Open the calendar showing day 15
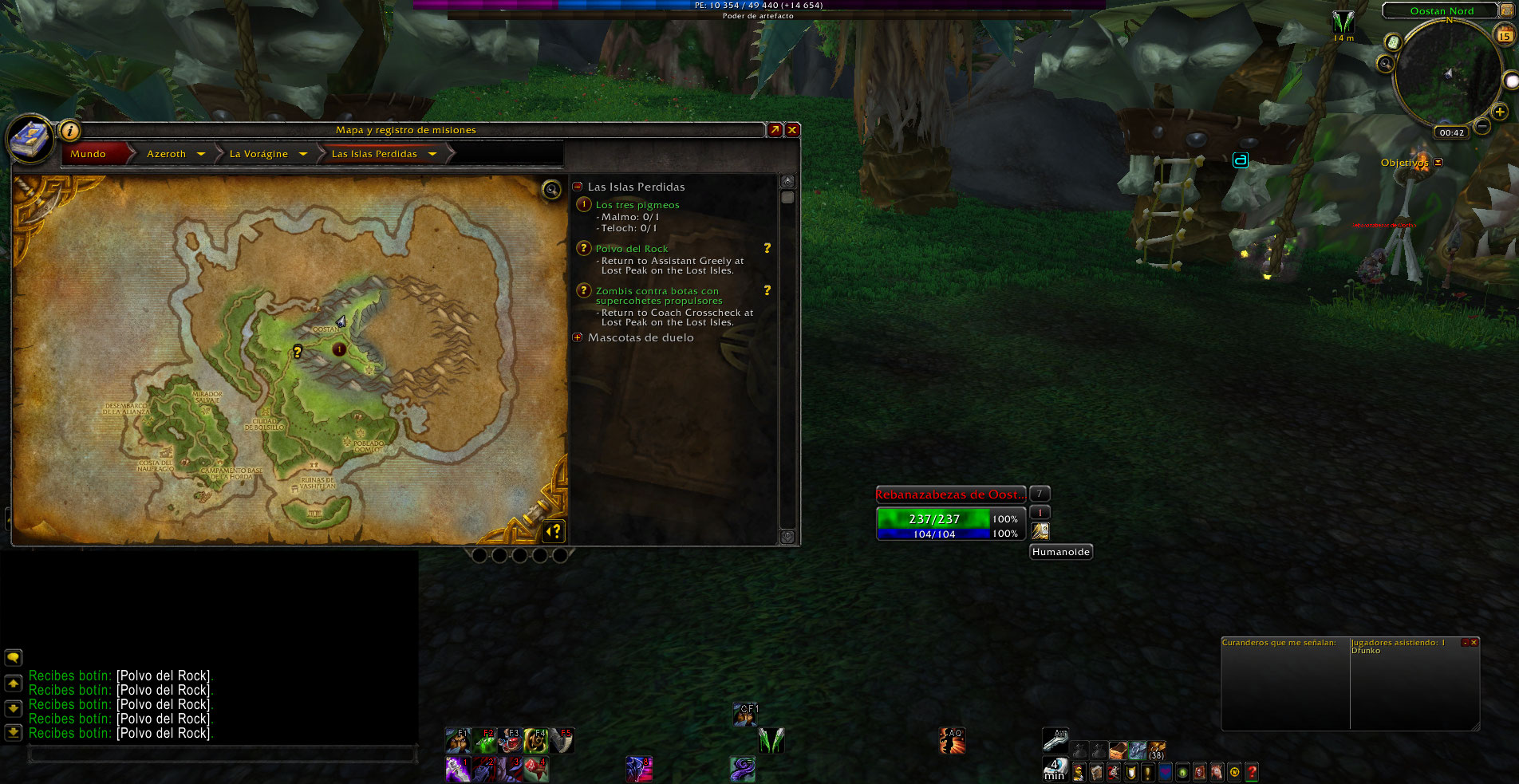 click(1505, 35)
